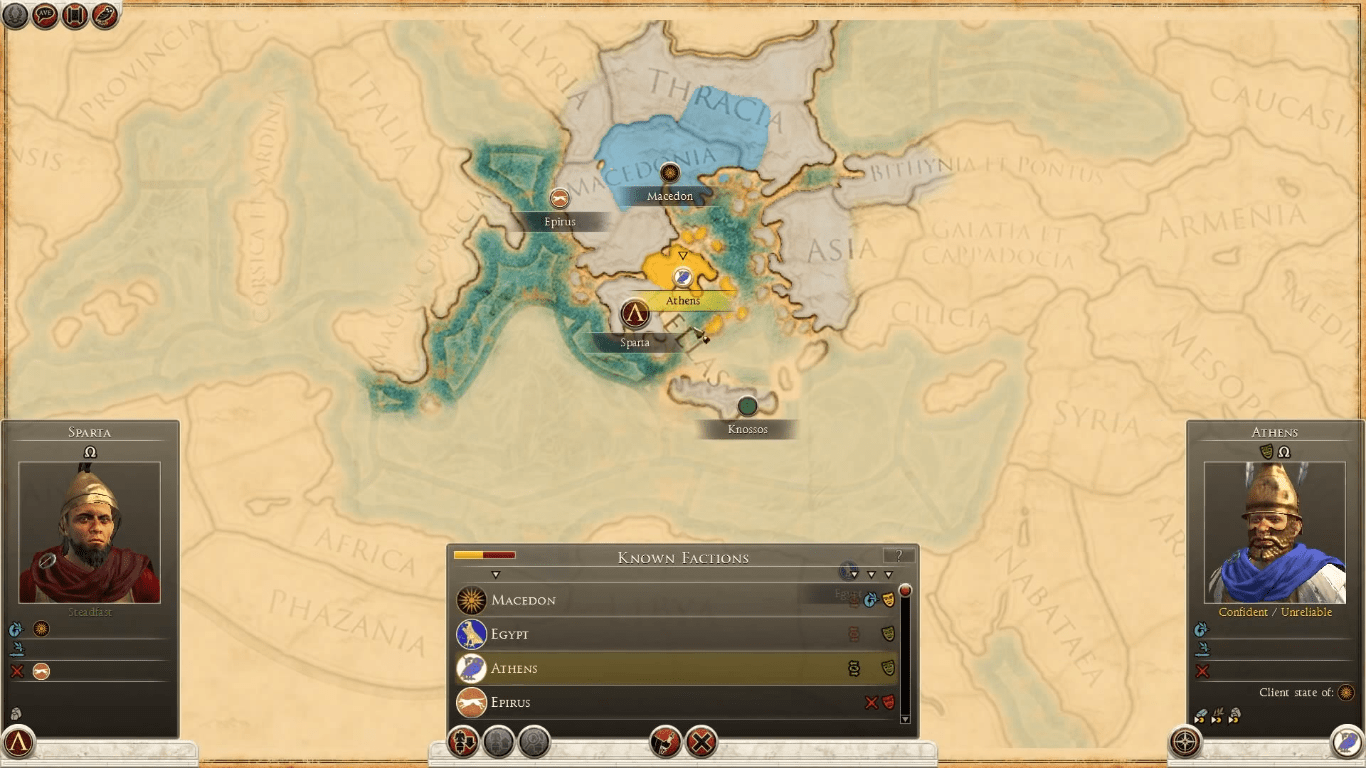Open the leftmost sort dropdown above the faction list

click(x=495, y=574)
